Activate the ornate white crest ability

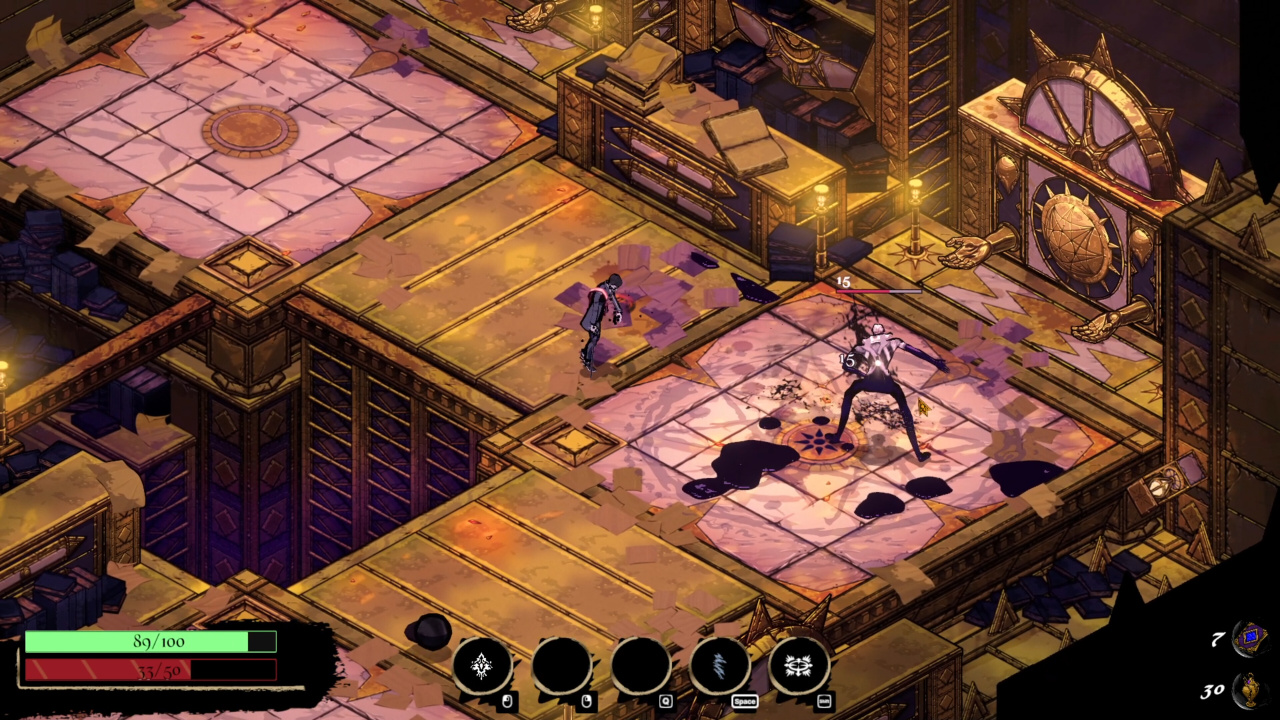coord(482,666)
